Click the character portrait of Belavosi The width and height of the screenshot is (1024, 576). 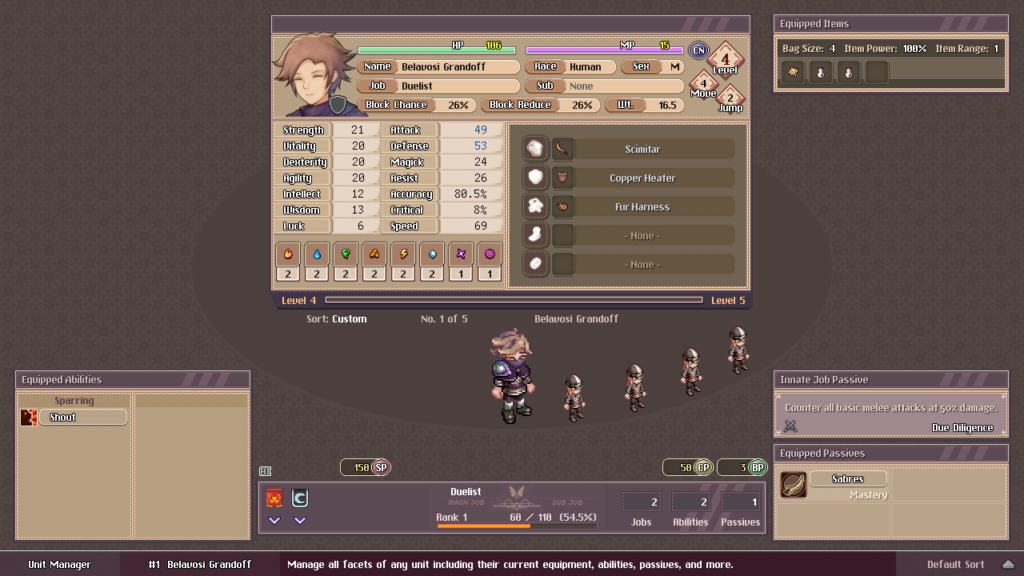(314, 77)
